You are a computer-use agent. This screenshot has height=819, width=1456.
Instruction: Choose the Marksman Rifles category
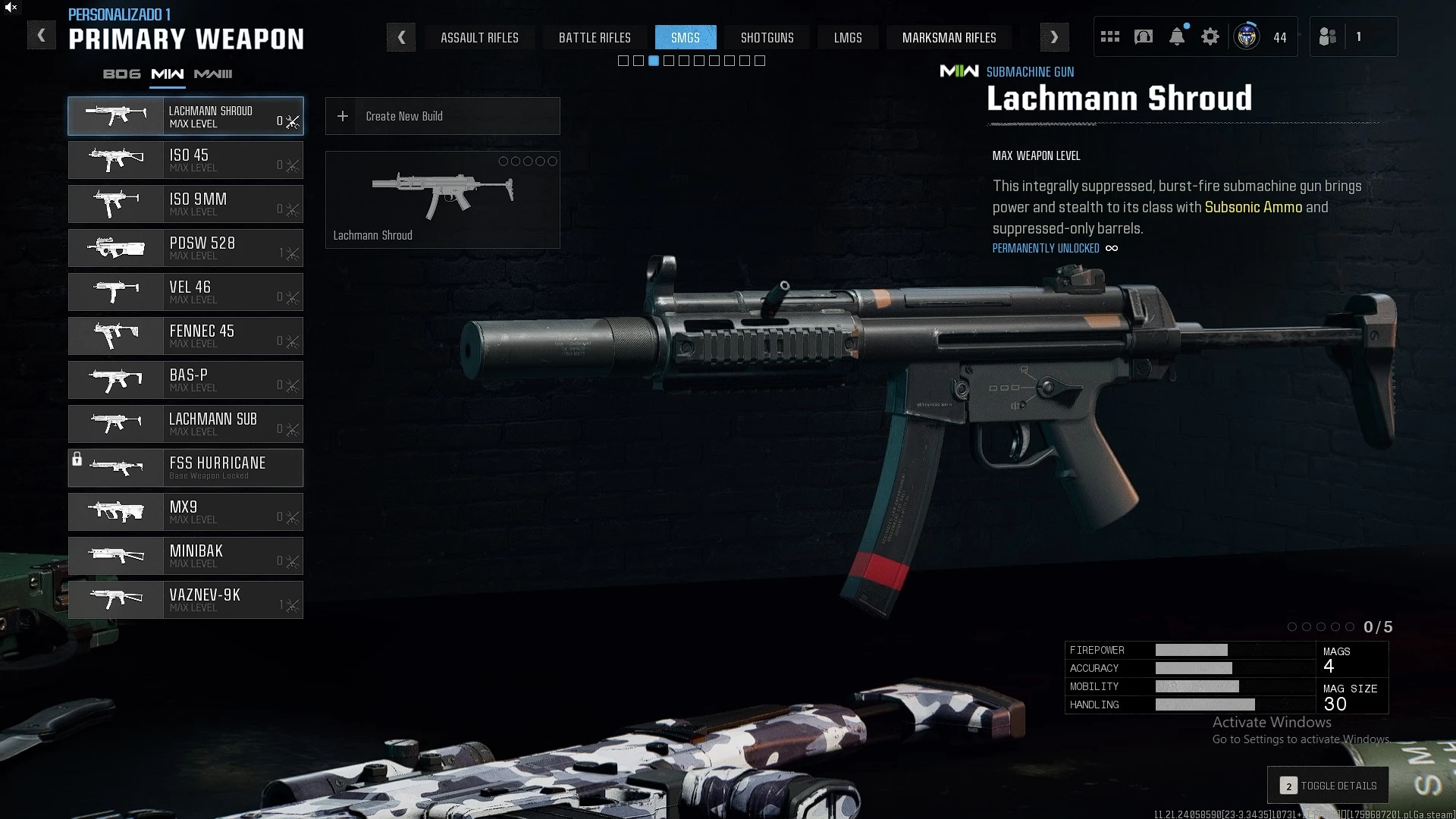tap(949, 37)
